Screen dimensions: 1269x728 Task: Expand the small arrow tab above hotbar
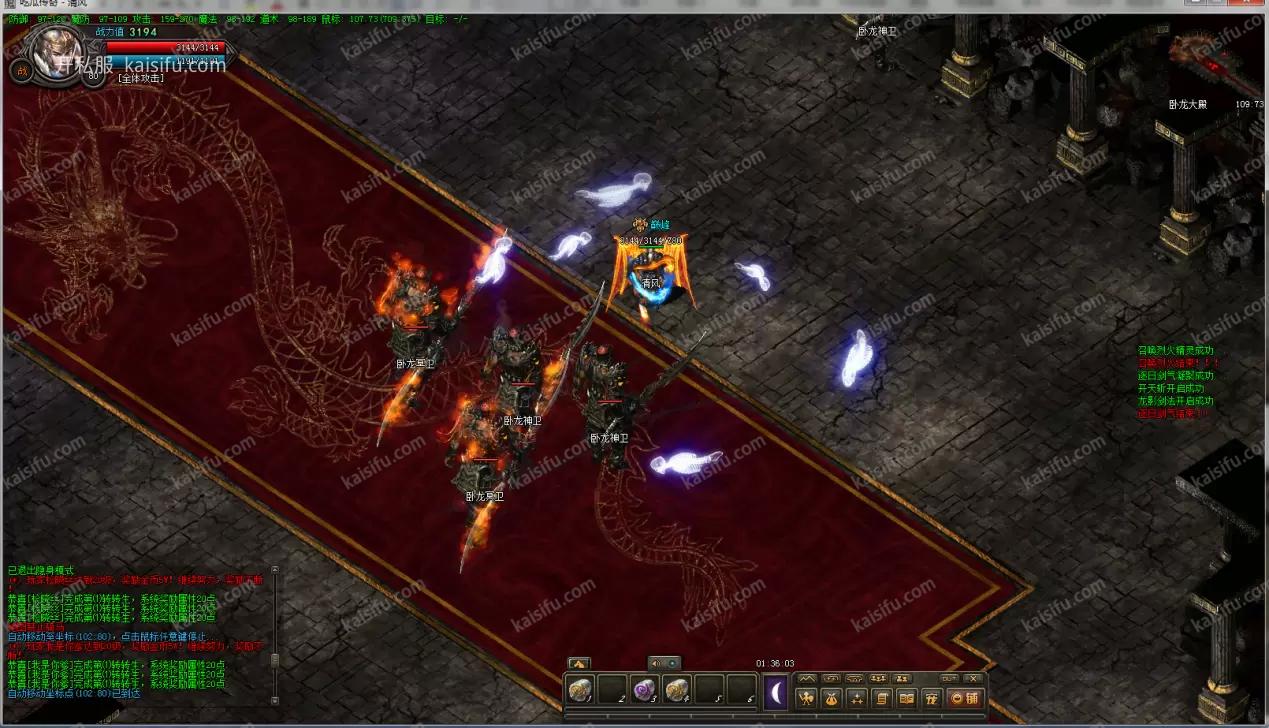(578, 663)
